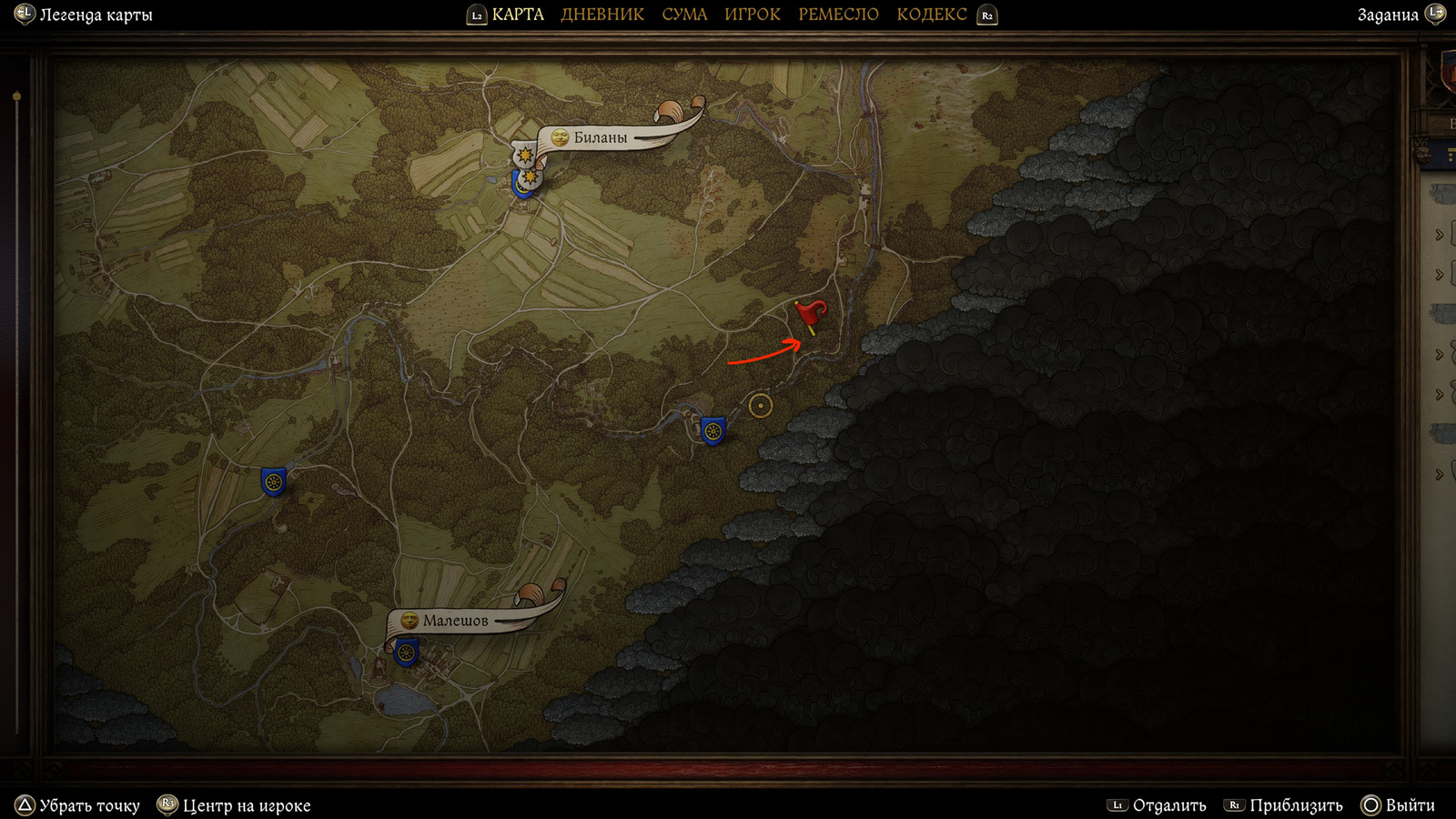1456x819 pixels.
Task: Select the Игрок tab
Action: click(x=752, y=15)
